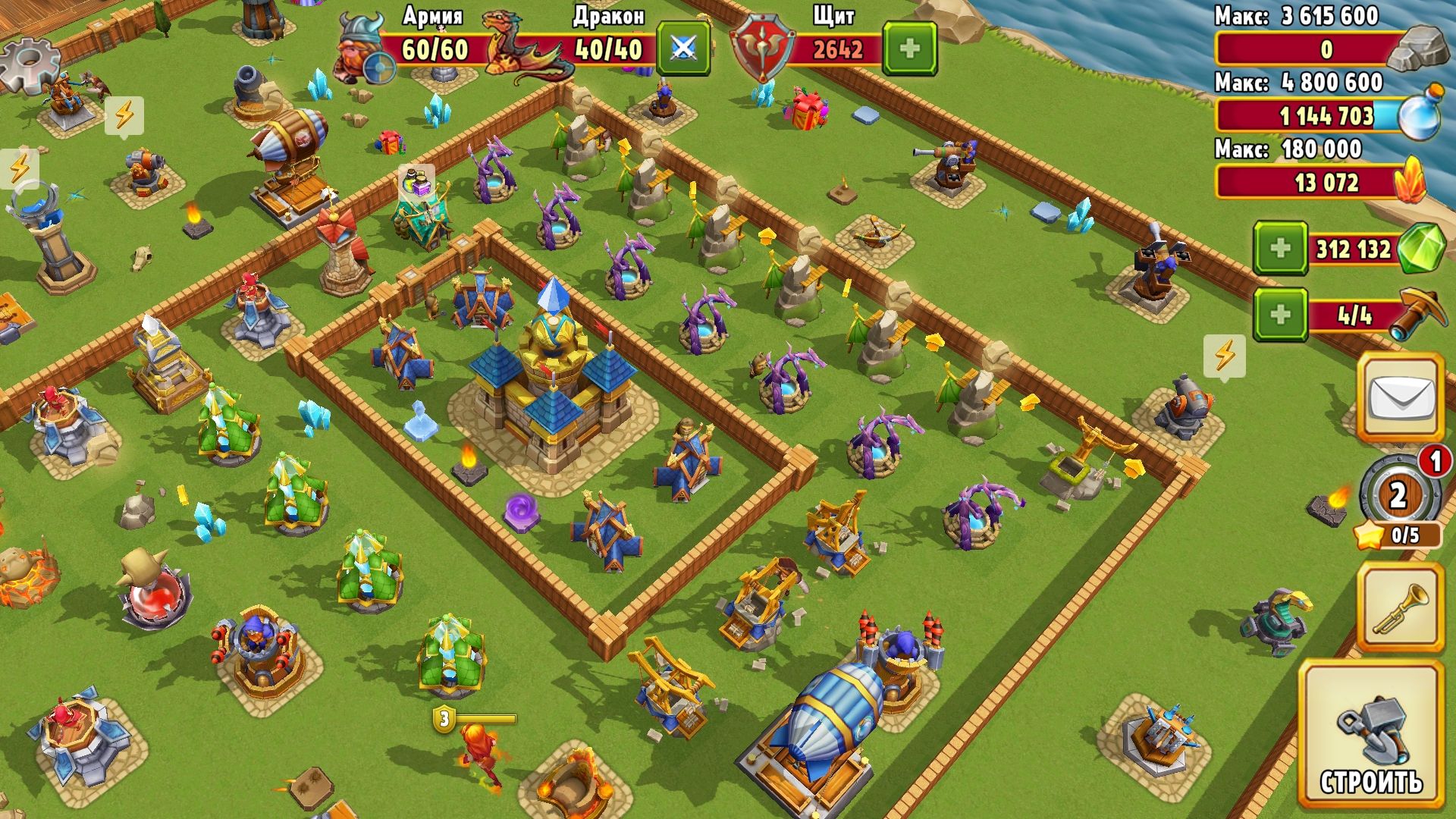The image size is (1456, 819).
Task: Open the mail envelope panel
Action: point(1403,396)
